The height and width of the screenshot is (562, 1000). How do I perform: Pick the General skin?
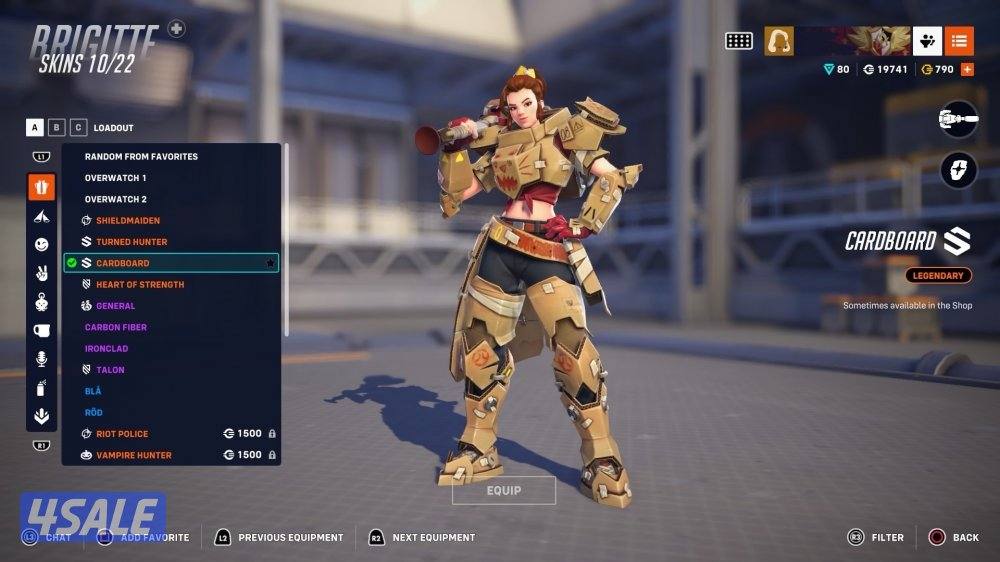tap(115, 306)
